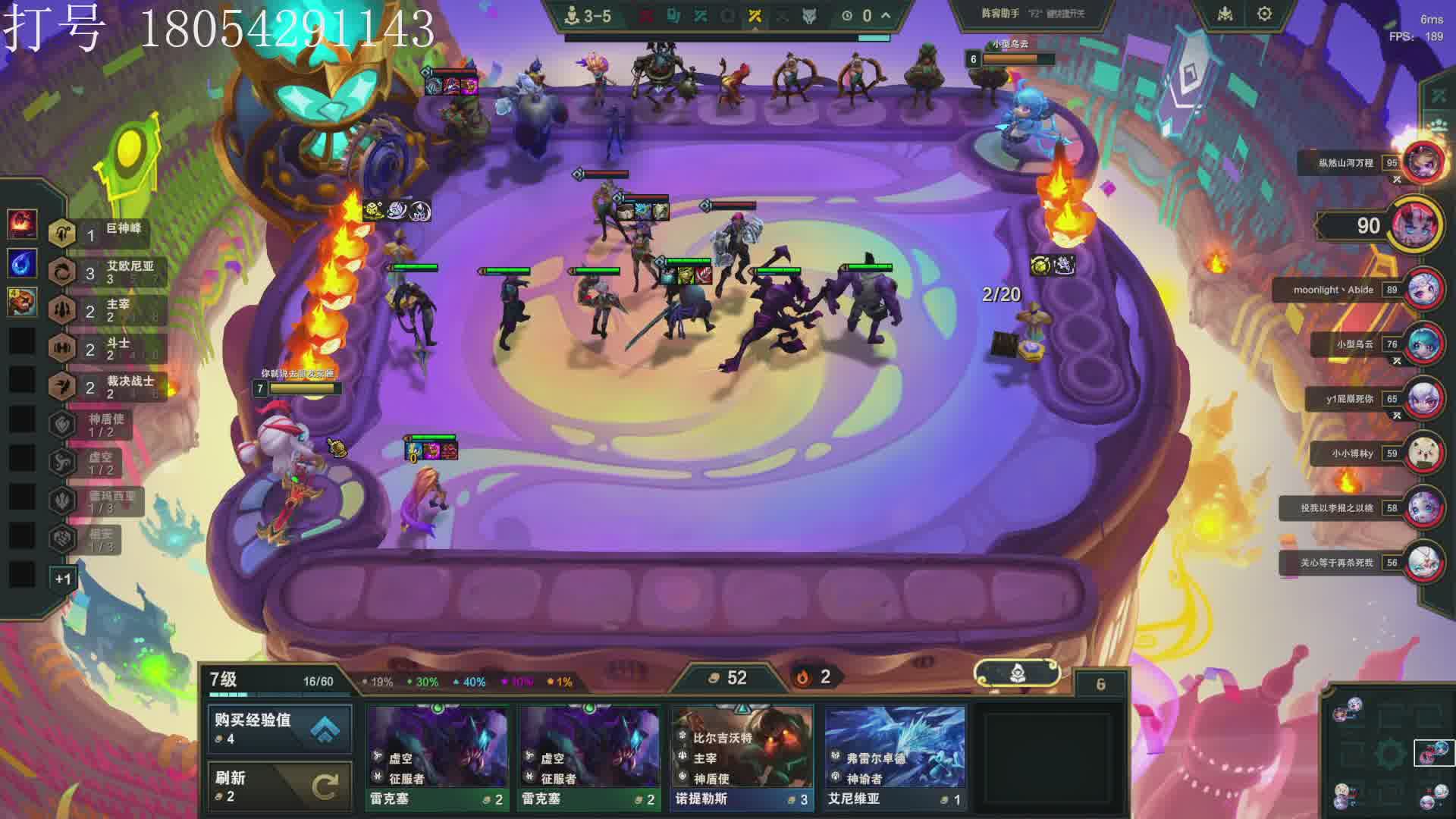1456x819 pixels.
Task: Buy the 诺提勒斯 champion card
Action: pos(742,757)
